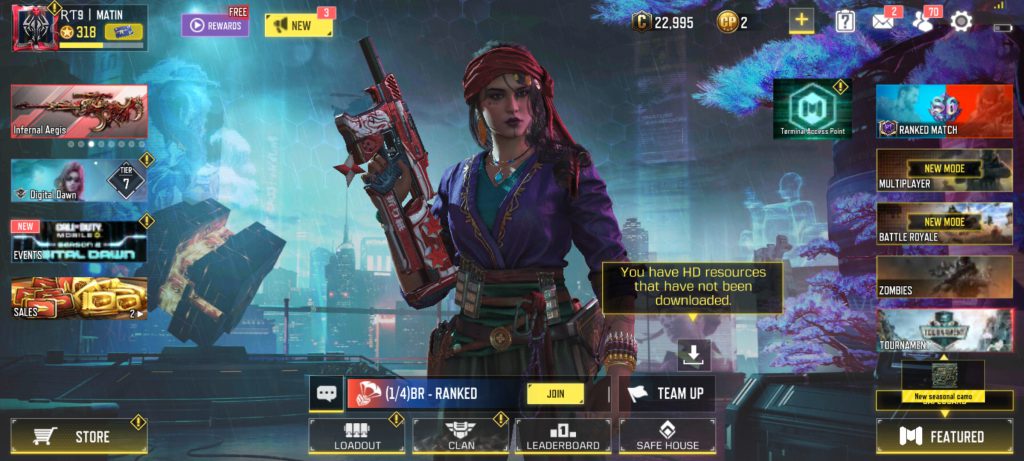Select Ranked Match mode
Viewport: 1024px width, 461px height.
click(x=944, y=111)
